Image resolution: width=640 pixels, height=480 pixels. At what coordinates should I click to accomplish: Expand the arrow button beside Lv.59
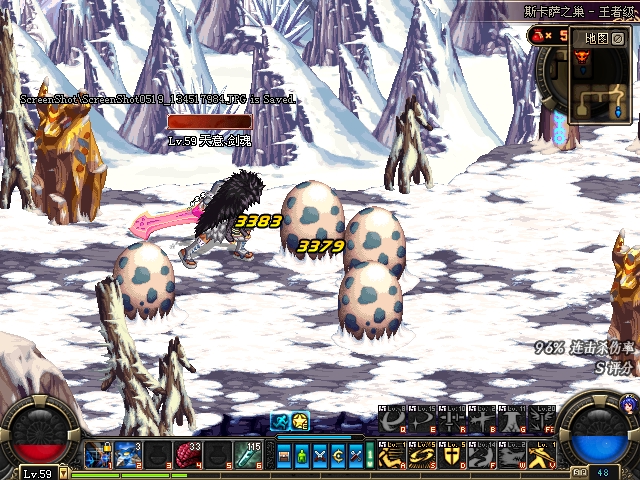pos(64,473)
